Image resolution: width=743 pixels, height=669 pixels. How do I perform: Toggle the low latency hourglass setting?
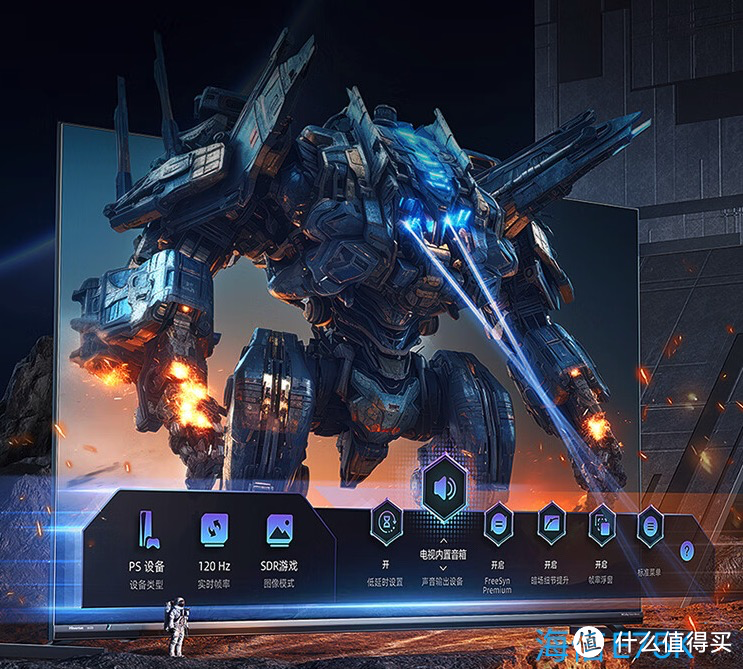386,522
